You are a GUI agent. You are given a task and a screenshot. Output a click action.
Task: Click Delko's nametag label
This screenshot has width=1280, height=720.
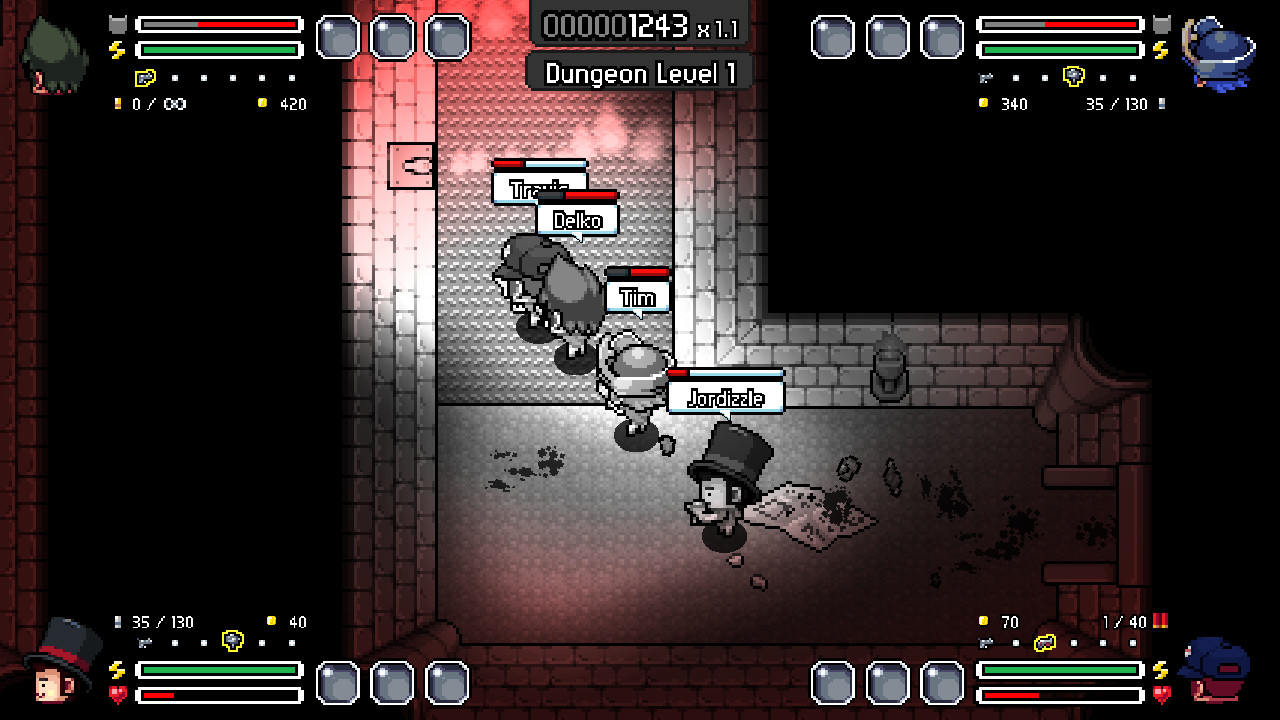coord(577,221)
